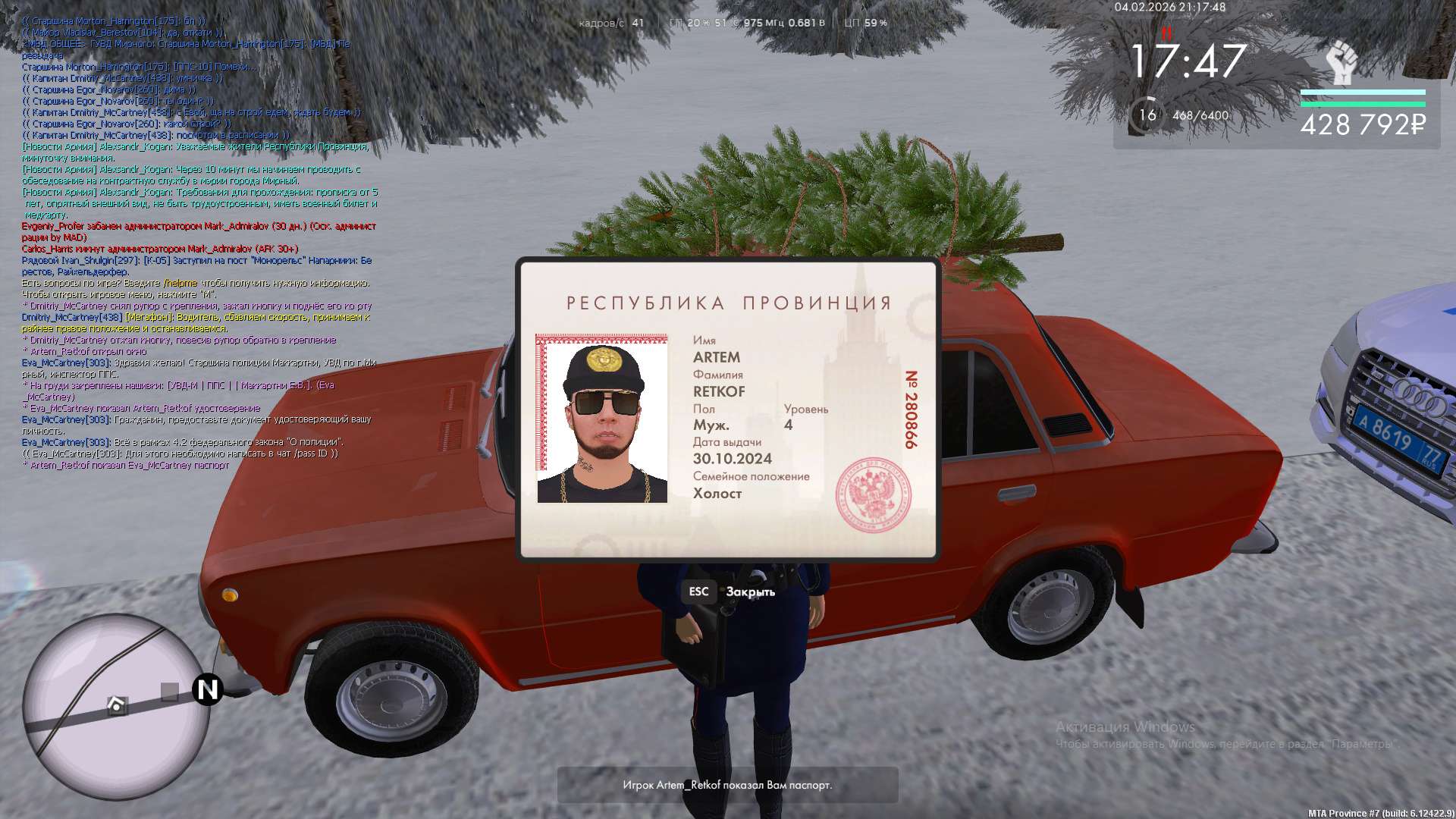
Task: Click the chat log area
Action: 197,243
